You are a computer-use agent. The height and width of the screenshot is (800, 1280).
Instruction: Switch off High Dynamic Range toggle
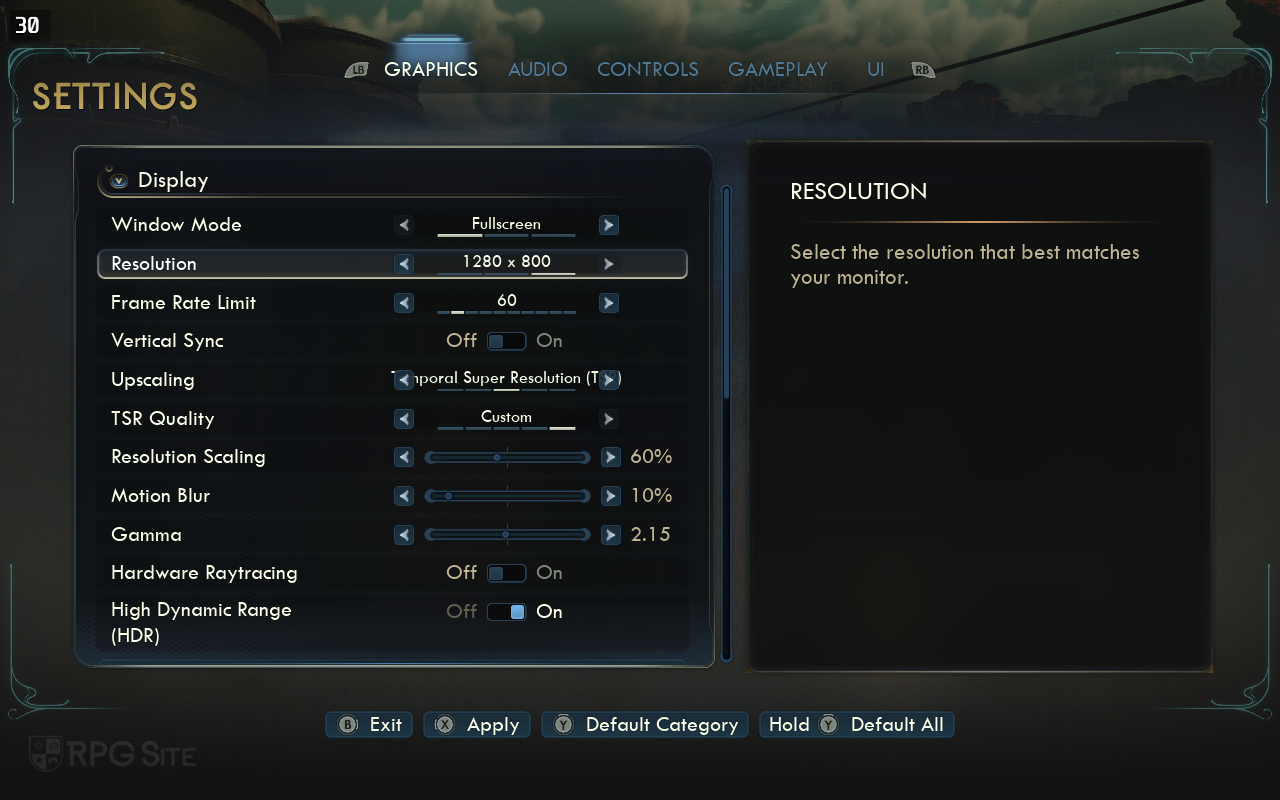tap(506, 612)
